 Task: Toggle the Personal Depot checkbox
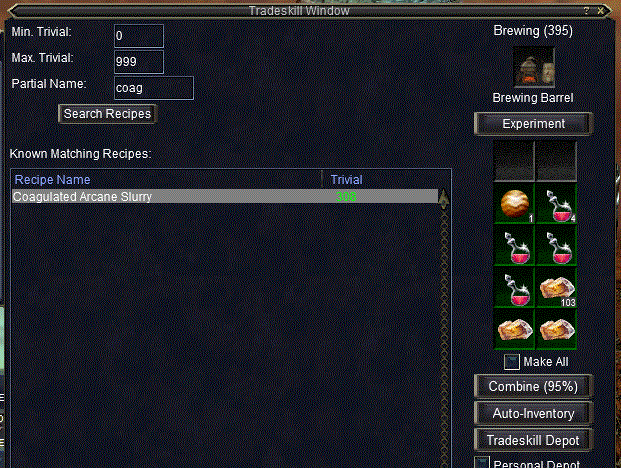pyautogui.click(x=482, y=463)
